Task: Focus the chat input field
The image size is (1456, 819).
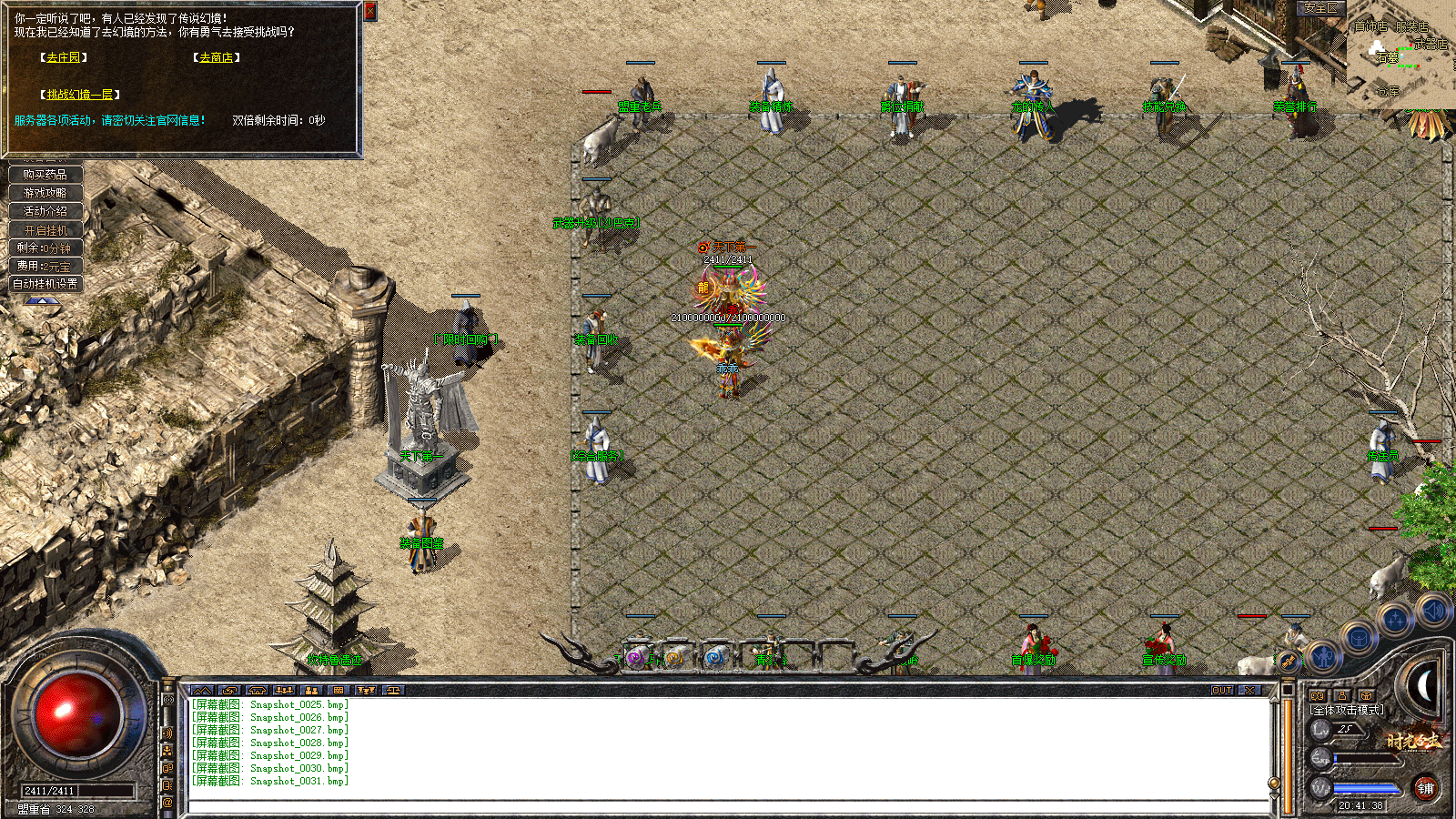Action: (728, 806)
